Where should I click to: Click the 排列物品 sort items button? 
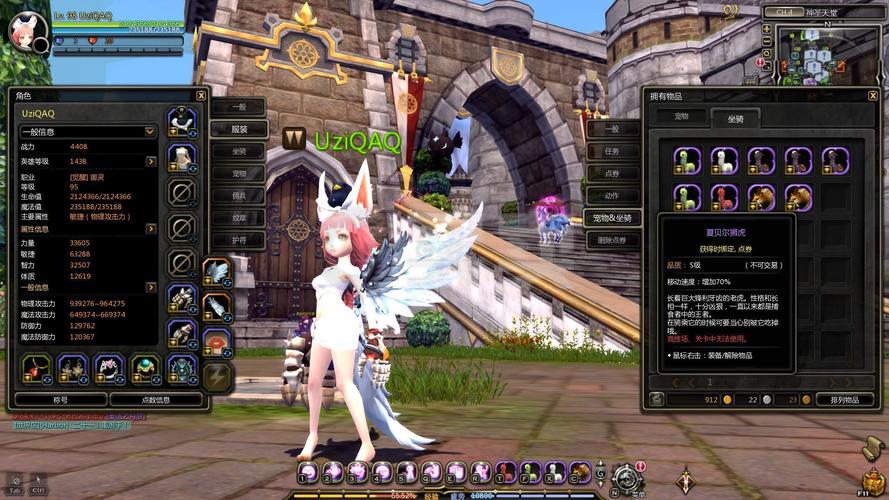[x=844, y=399]
